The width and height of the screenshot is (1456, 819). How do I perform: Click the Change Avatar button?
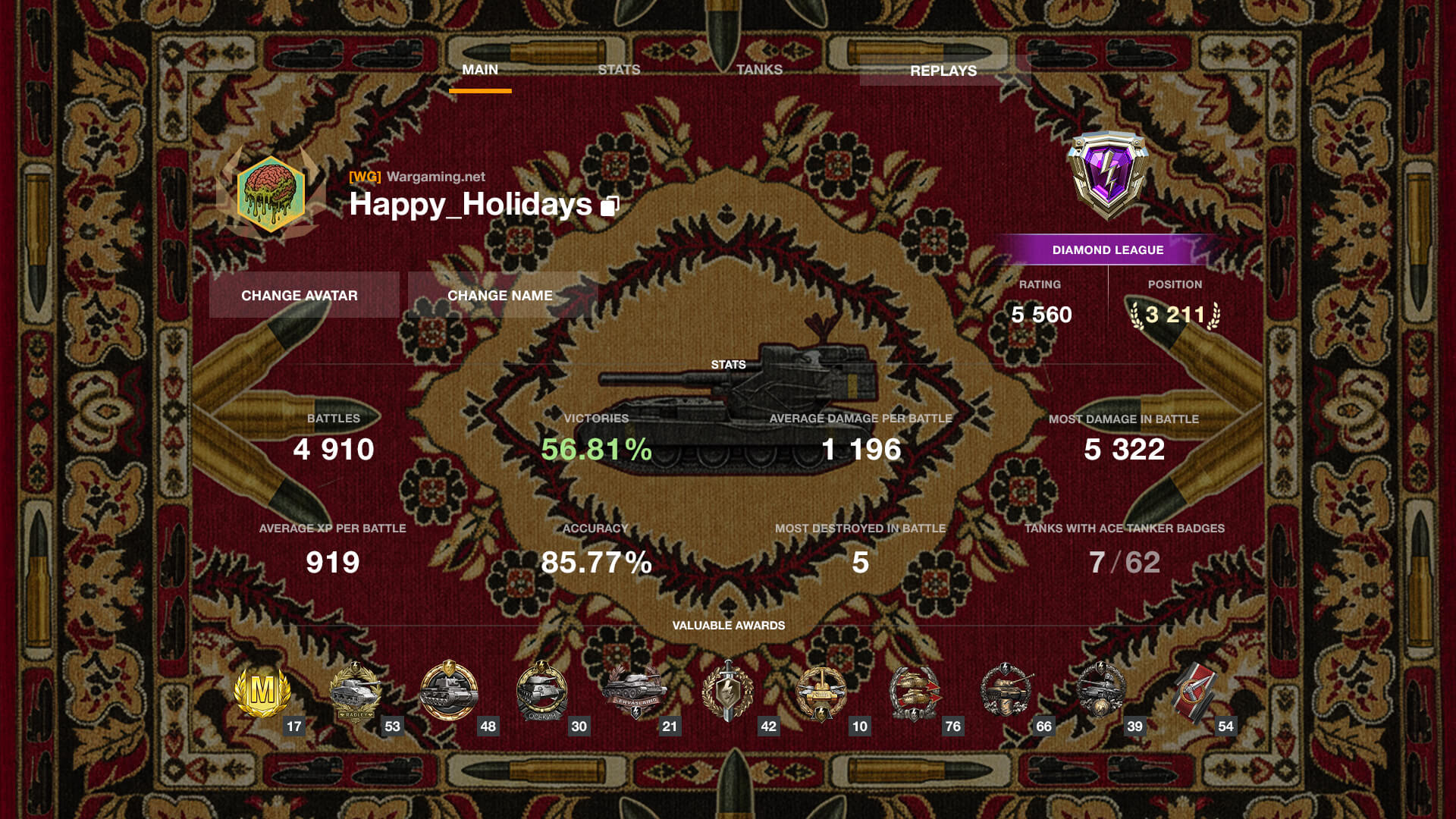(300, 295)
